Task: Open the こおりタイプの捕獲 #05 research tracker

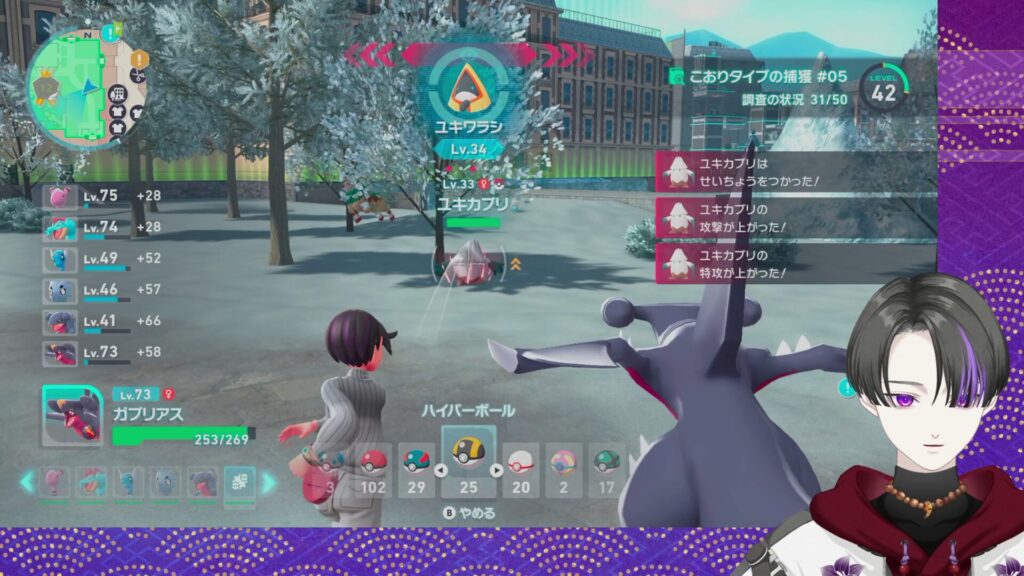Action: point(760,77)
